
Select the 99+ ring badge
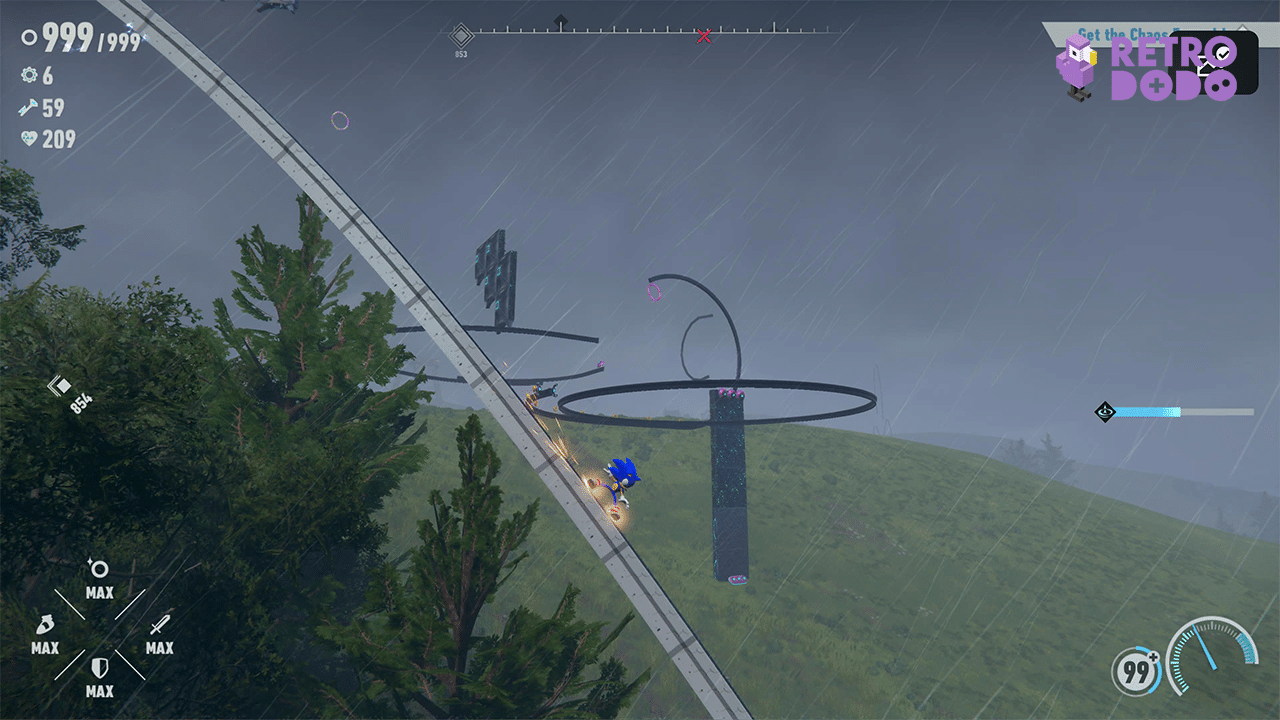tap(1134, 673)
